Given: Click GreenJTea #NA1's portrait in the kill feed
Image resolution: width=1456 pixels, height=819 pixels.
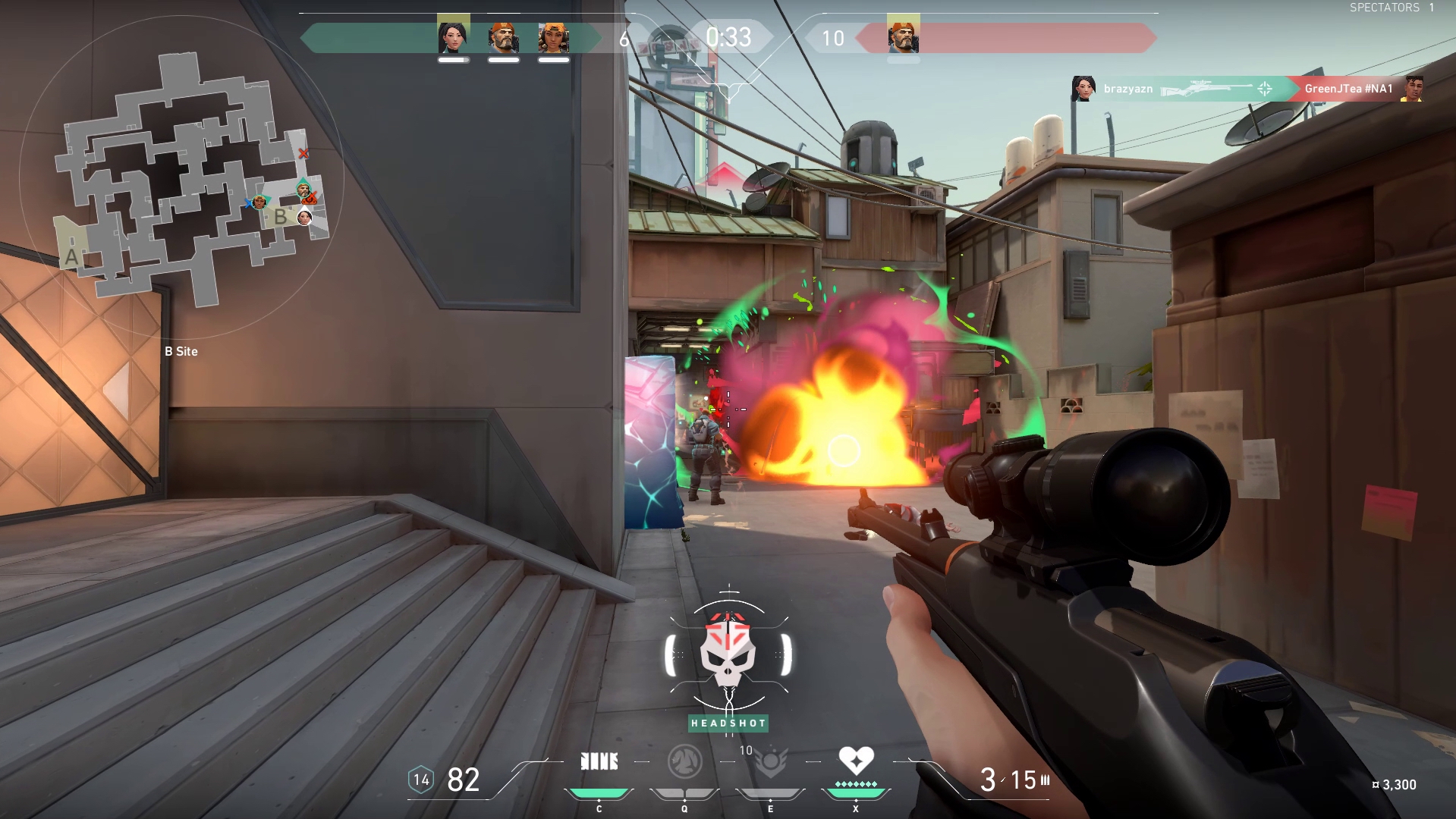Looking at the screenshot, I should click(1412, 89).
